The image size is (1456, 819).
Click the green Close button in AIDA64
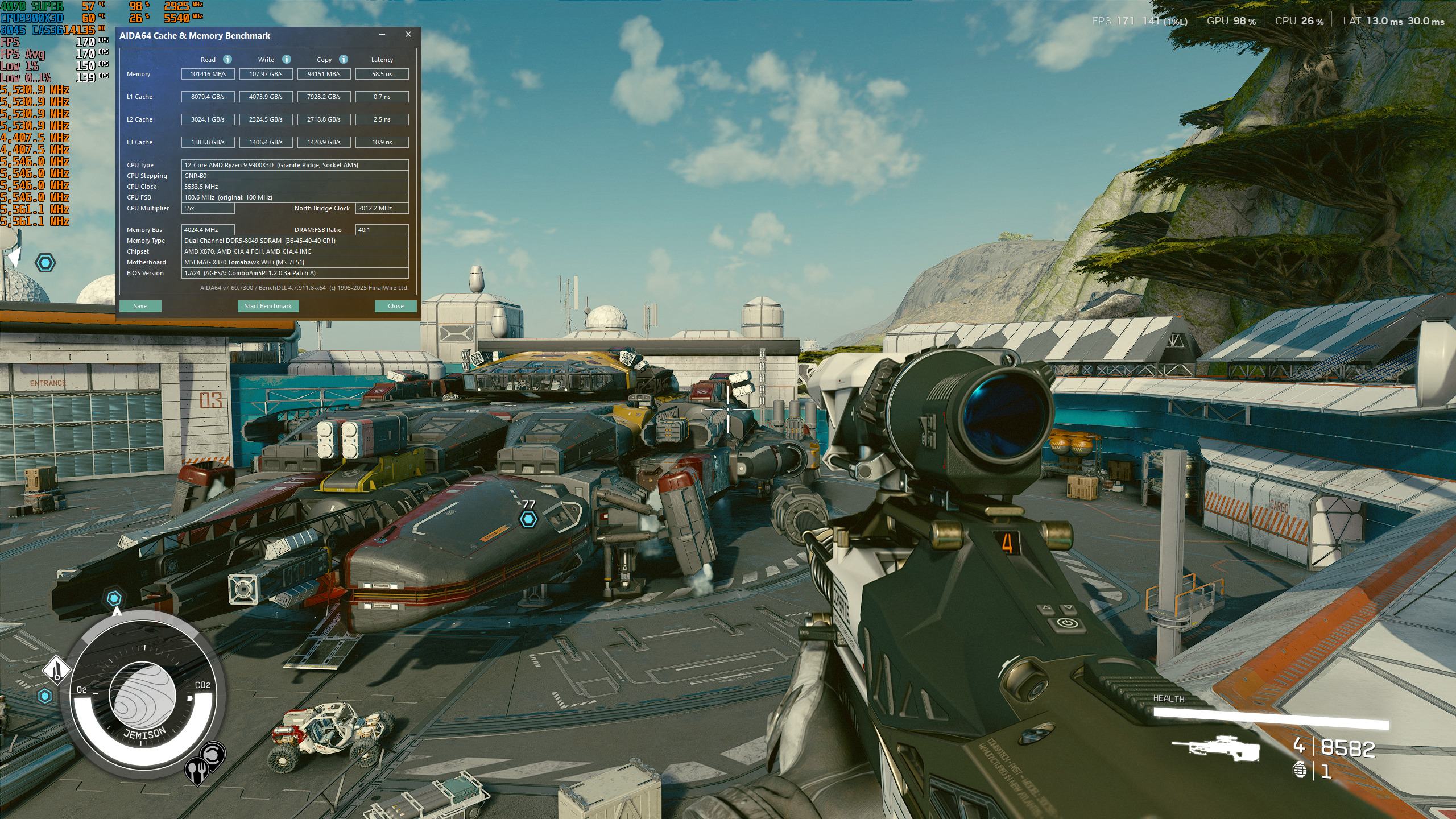tap(395, 306)
